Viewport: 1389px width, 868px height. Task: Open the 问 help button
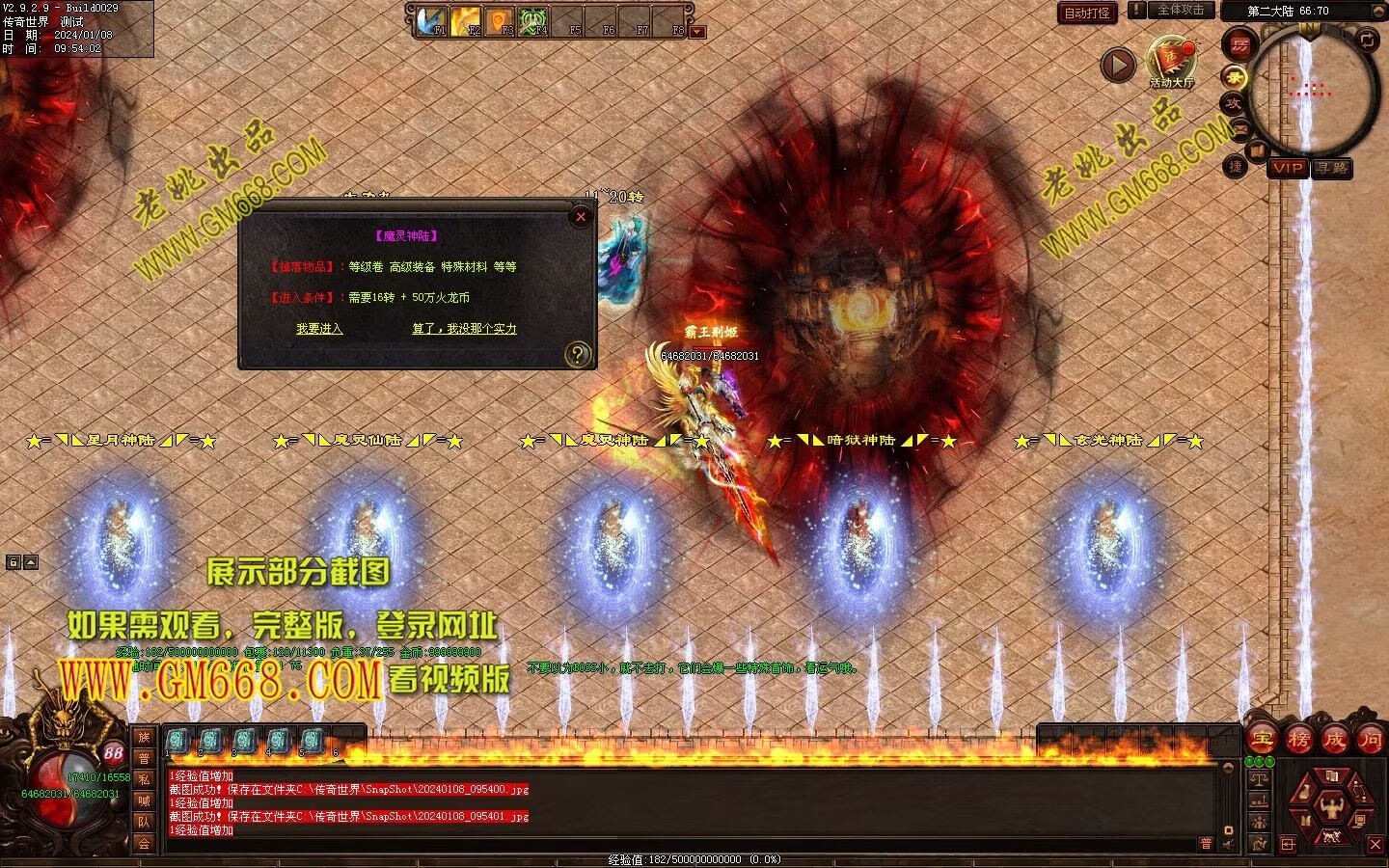[1370, 740]
